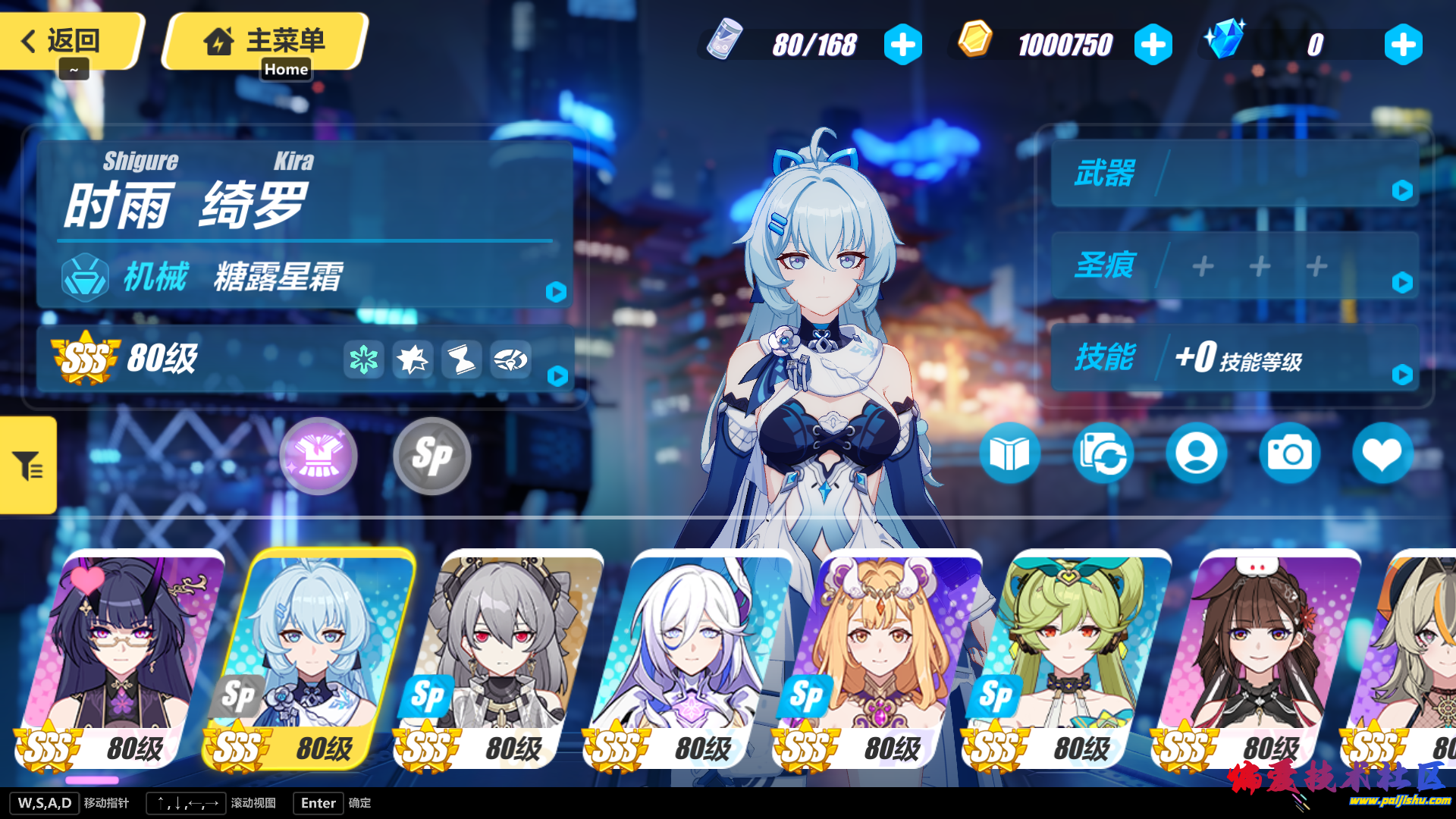Open the camera photo mode

tap(1289, 453)
